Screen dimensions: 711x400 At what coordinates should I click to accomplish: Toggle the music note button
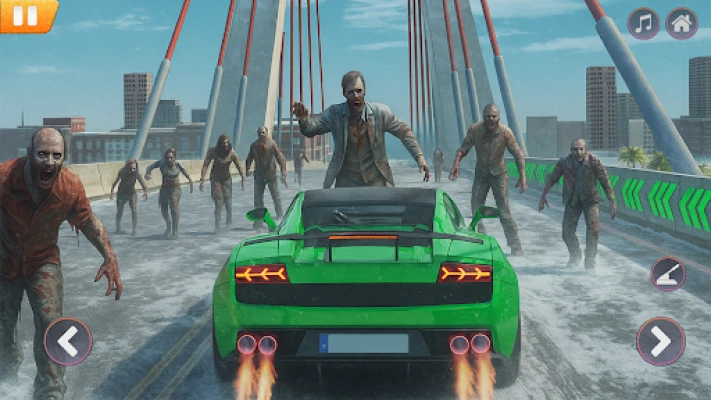click(x=643, y=23)
